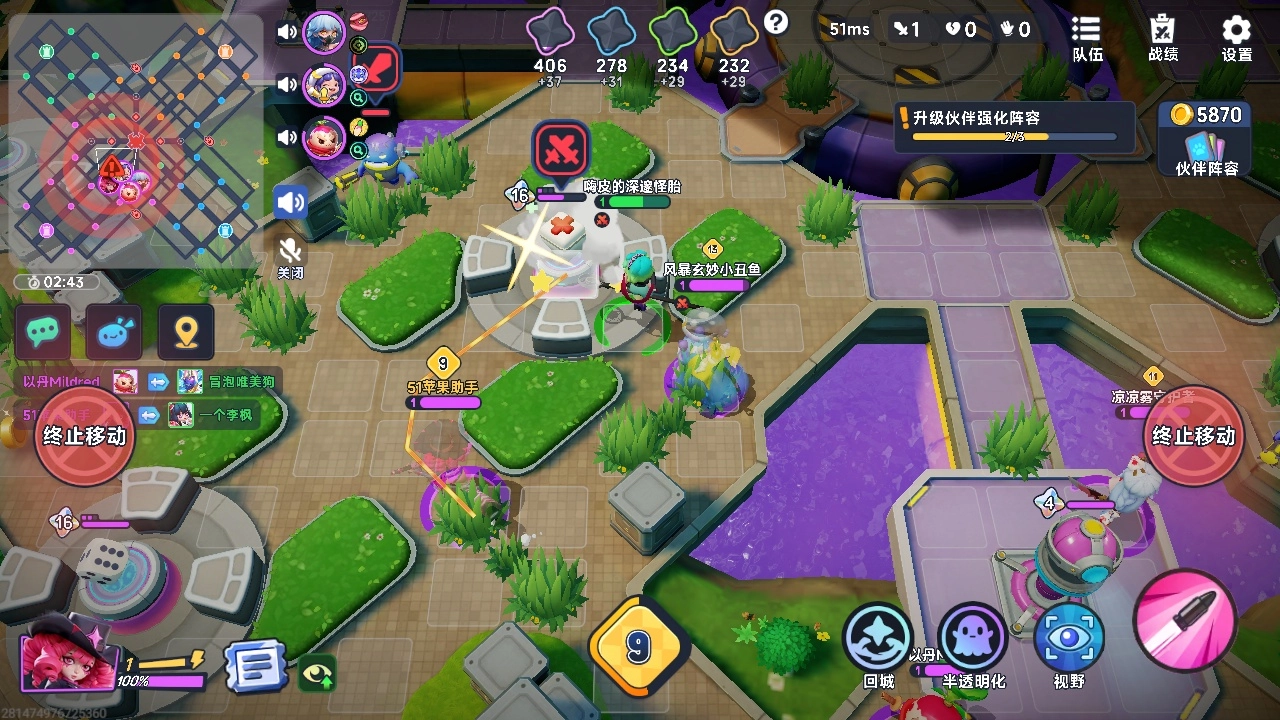Toggle the blue speaker voice button
Screen dimensions: 1280x720
tap(291, 202)
